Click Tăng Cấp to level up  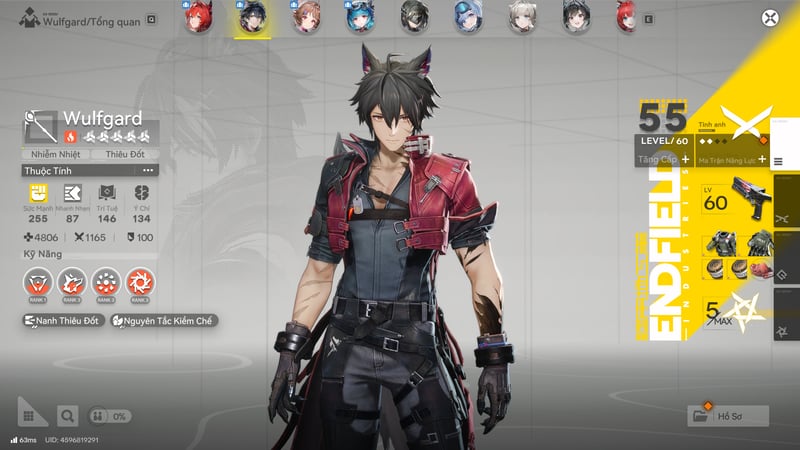(664, 159)
